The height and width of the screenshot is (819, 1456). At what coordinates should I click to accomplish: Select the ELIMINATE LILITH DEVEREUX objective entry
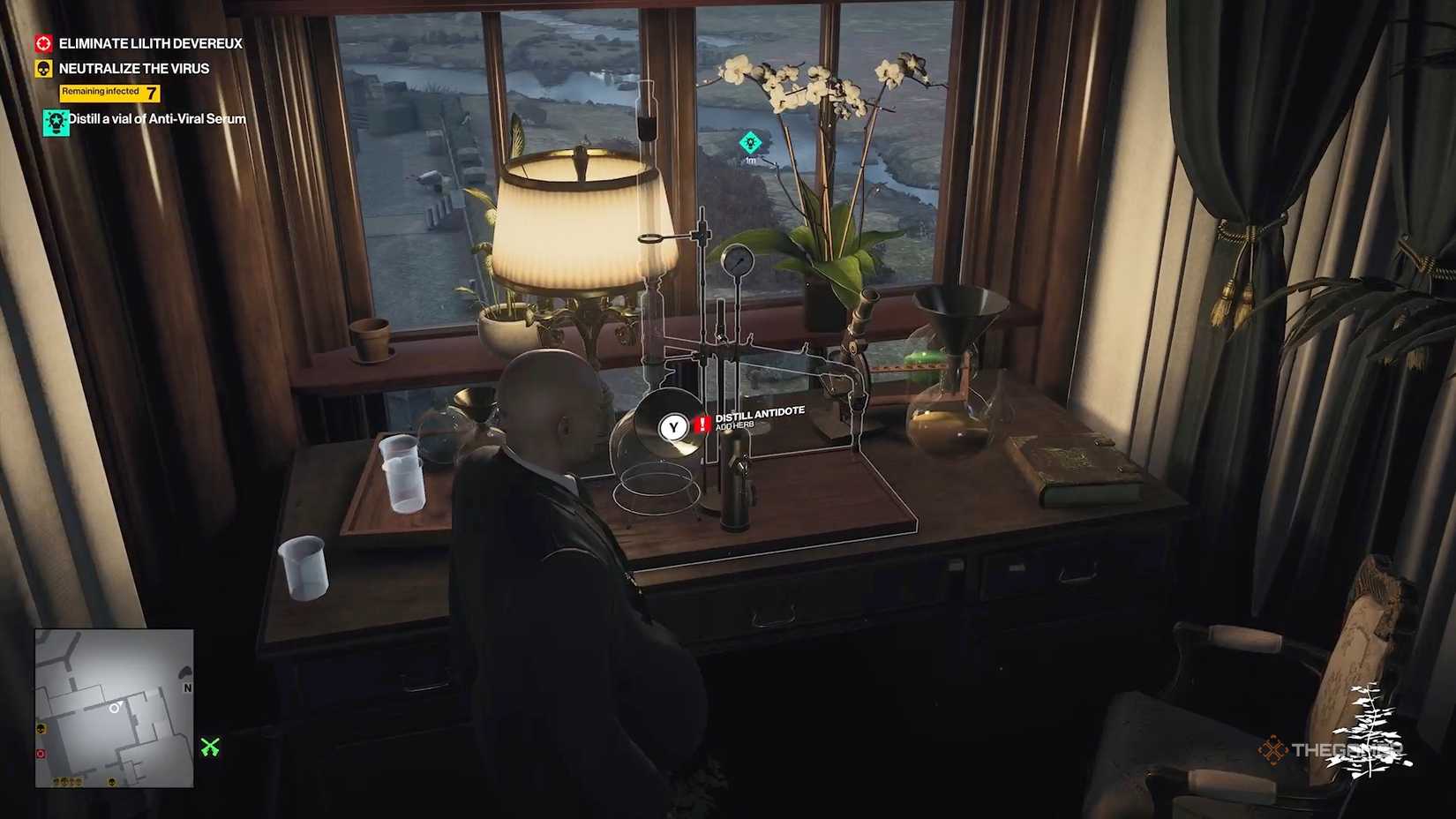click(x=149, y=42)
